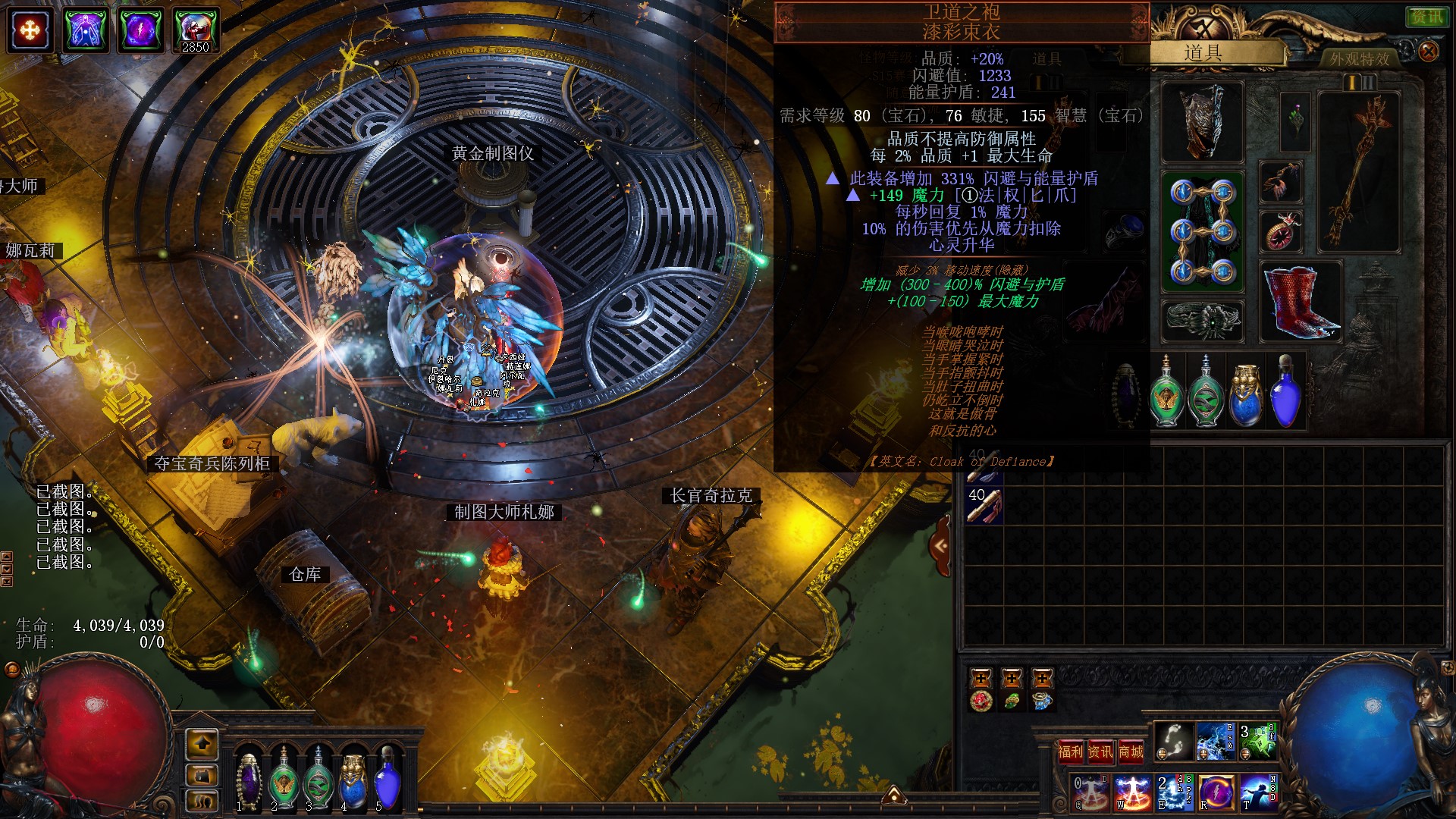This screenshot has width=1456, height=819.
Task: Activate the footprints movement skill
Action: pos(1173,741)
